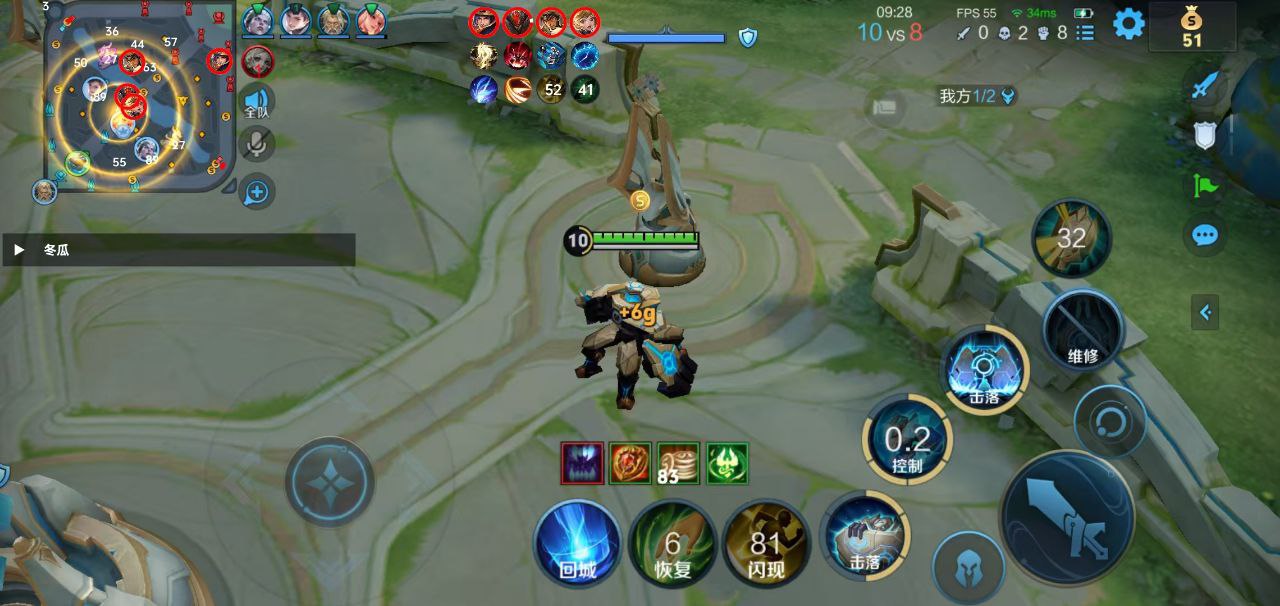Send the sword attack signal

[x=1205, y=87]
